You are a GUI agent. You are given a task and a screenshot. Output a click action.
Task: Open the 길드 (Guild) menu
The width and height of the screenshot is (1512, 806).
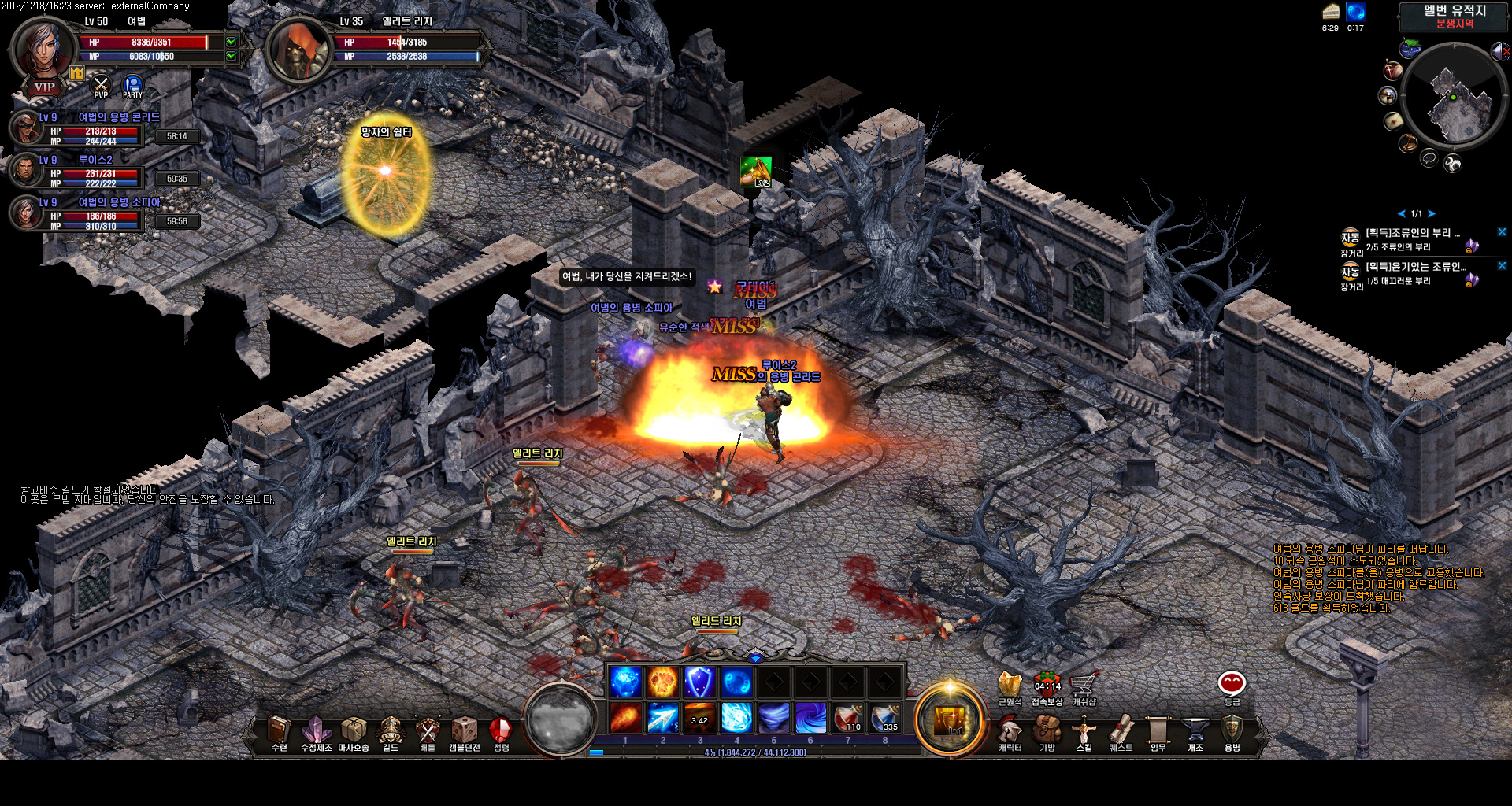click(391, 732)
